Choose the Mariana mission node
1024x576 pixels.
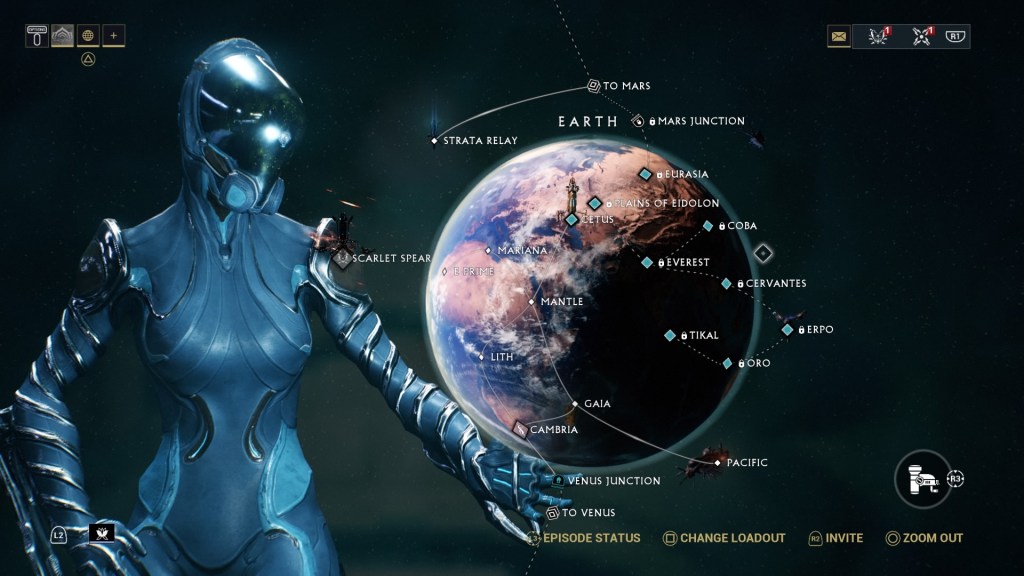pos(488,250)
